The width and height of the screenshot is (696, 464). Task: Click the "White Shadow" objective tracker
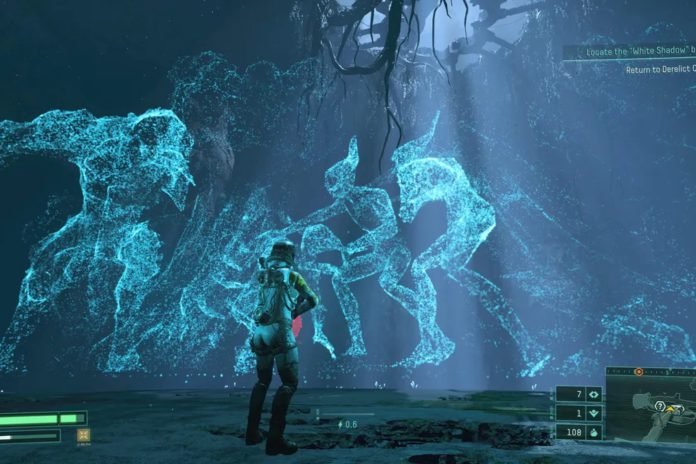tap(629, 52)
